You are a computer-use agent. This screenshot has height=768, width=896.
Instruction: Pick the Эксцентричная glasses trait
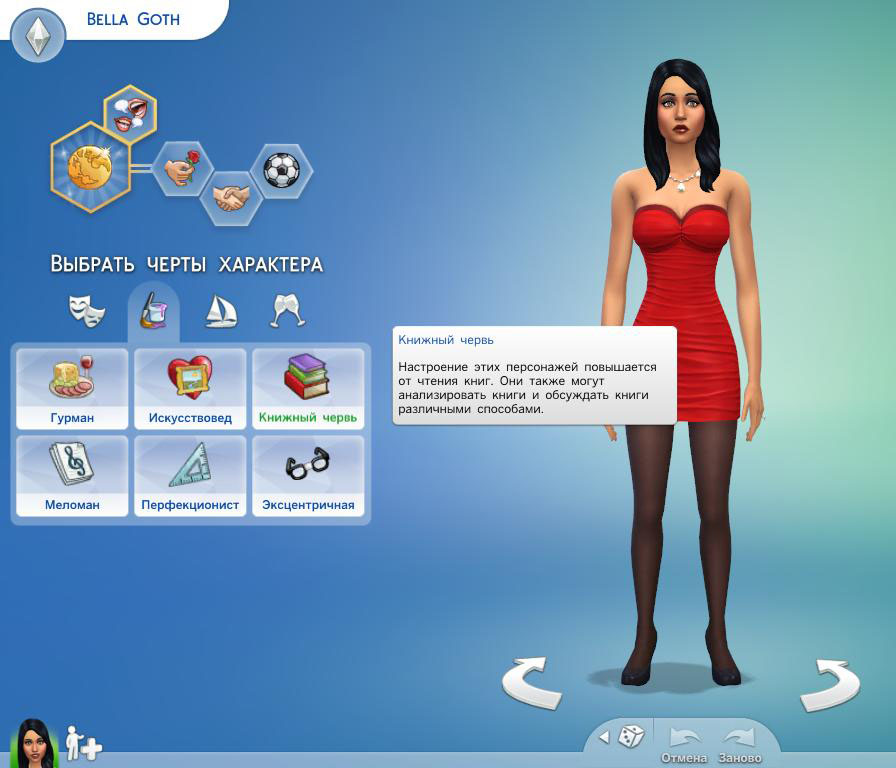307,475
